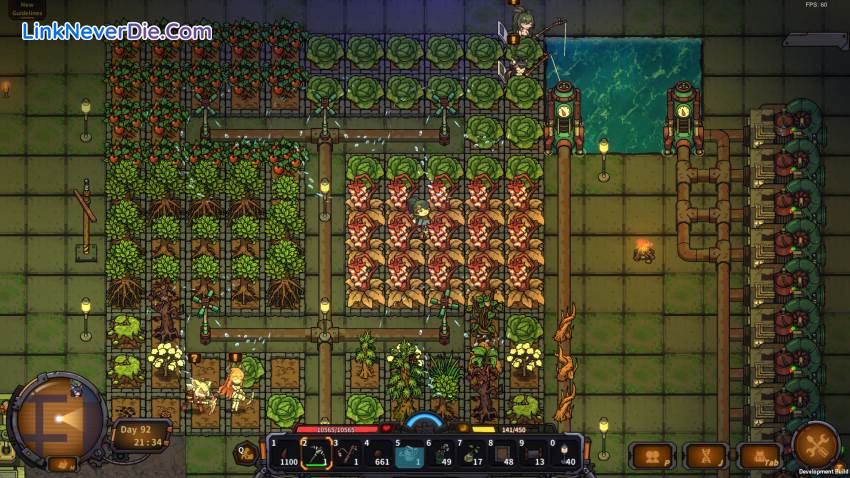Open the crossed tools J button
850x478 pixels.
(x=706, y=456)
